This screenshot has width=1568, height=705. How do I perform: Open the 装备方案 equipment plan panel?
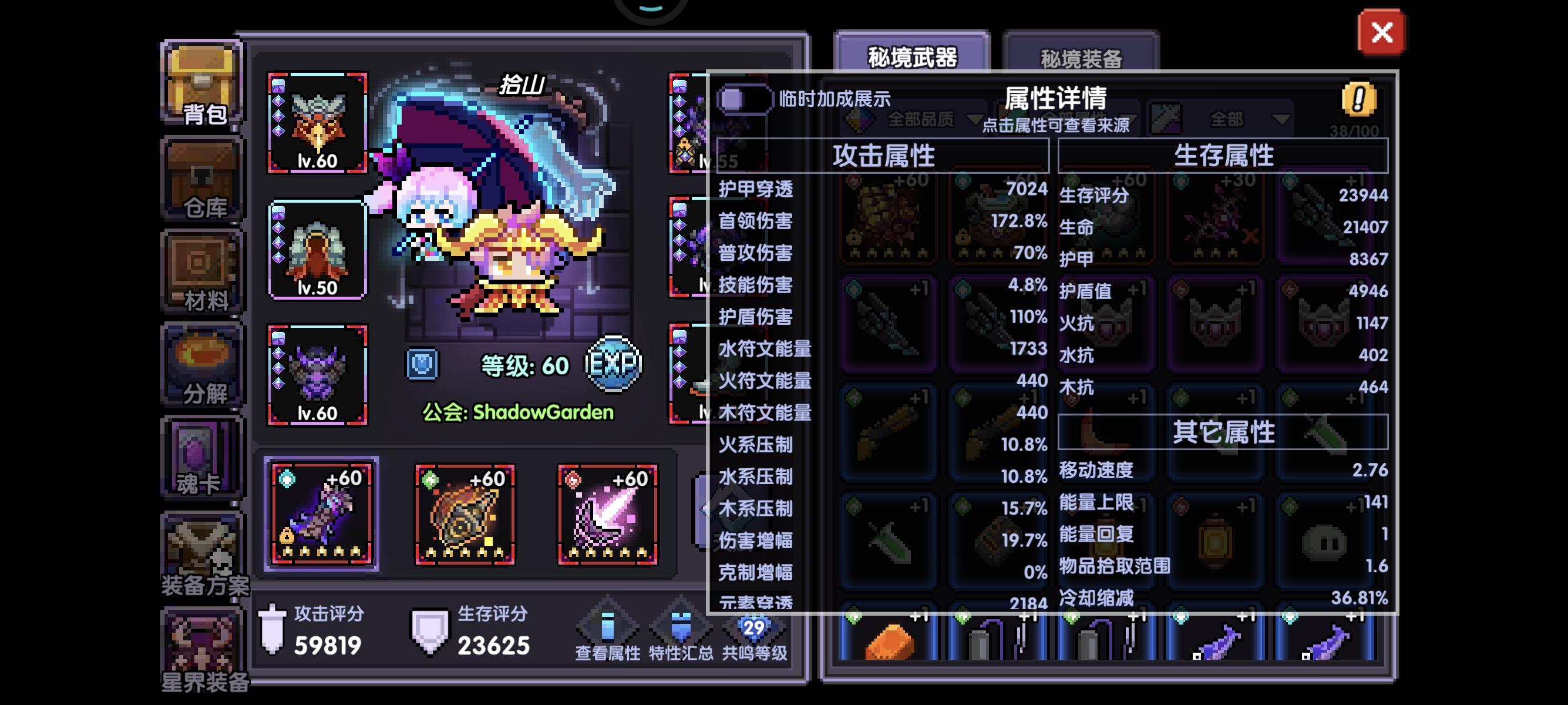point(201,554)
